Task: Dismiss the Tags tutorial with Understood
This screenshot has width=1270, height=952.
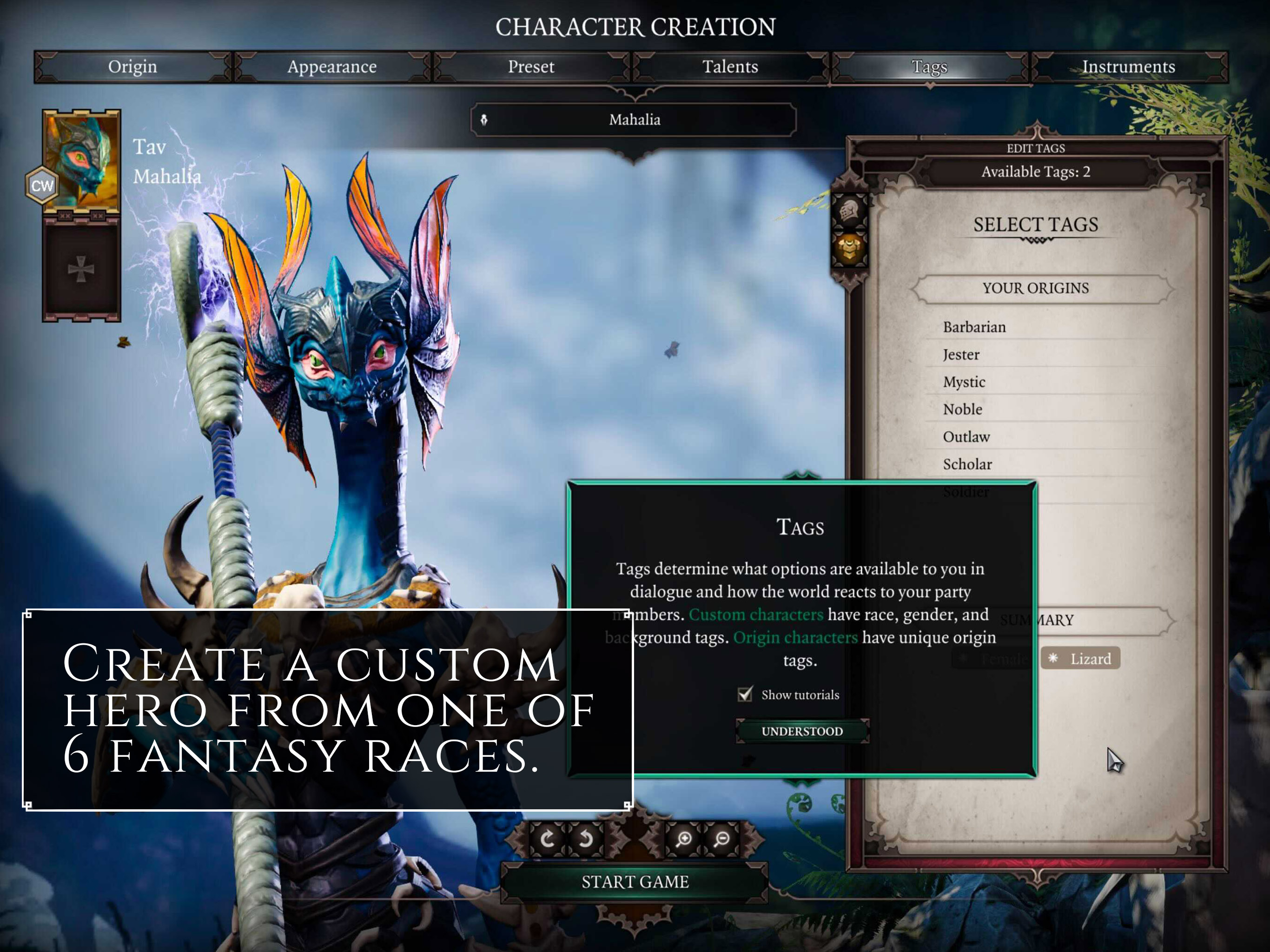Action: click(x=801, y=731)
